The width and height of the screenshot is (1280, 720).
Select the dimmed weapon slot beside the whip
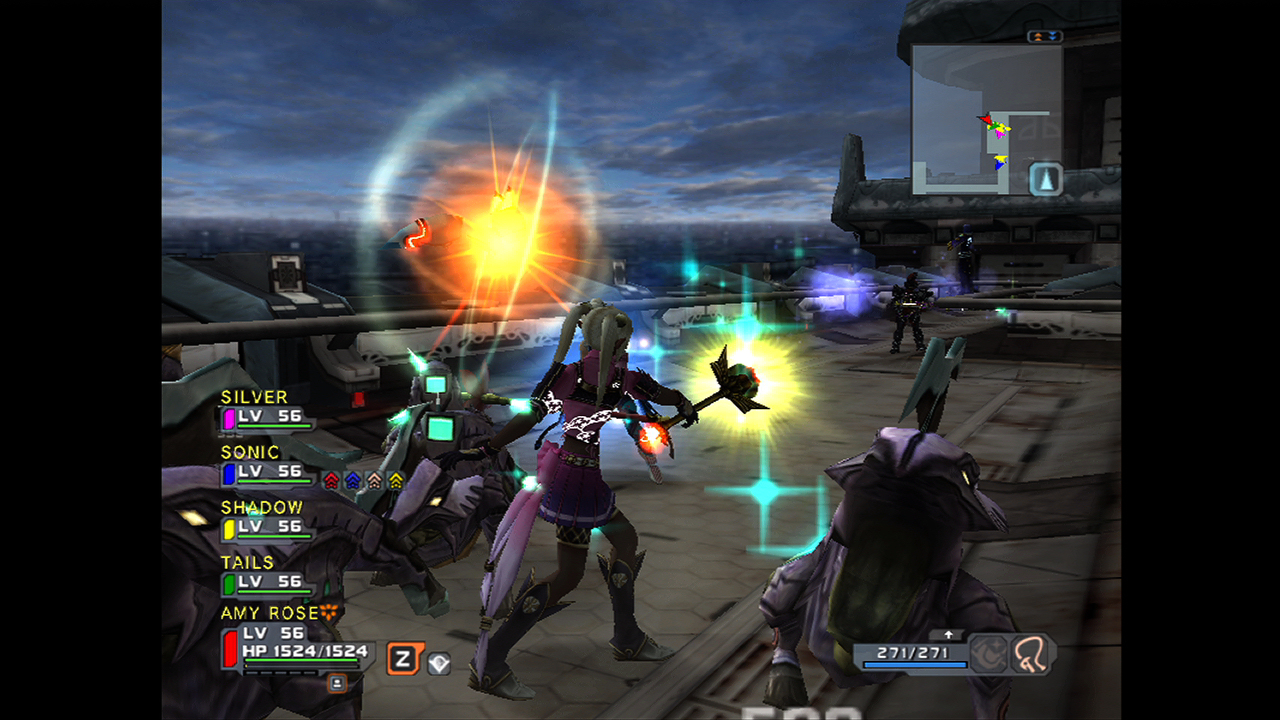click(x=988, y=653)
